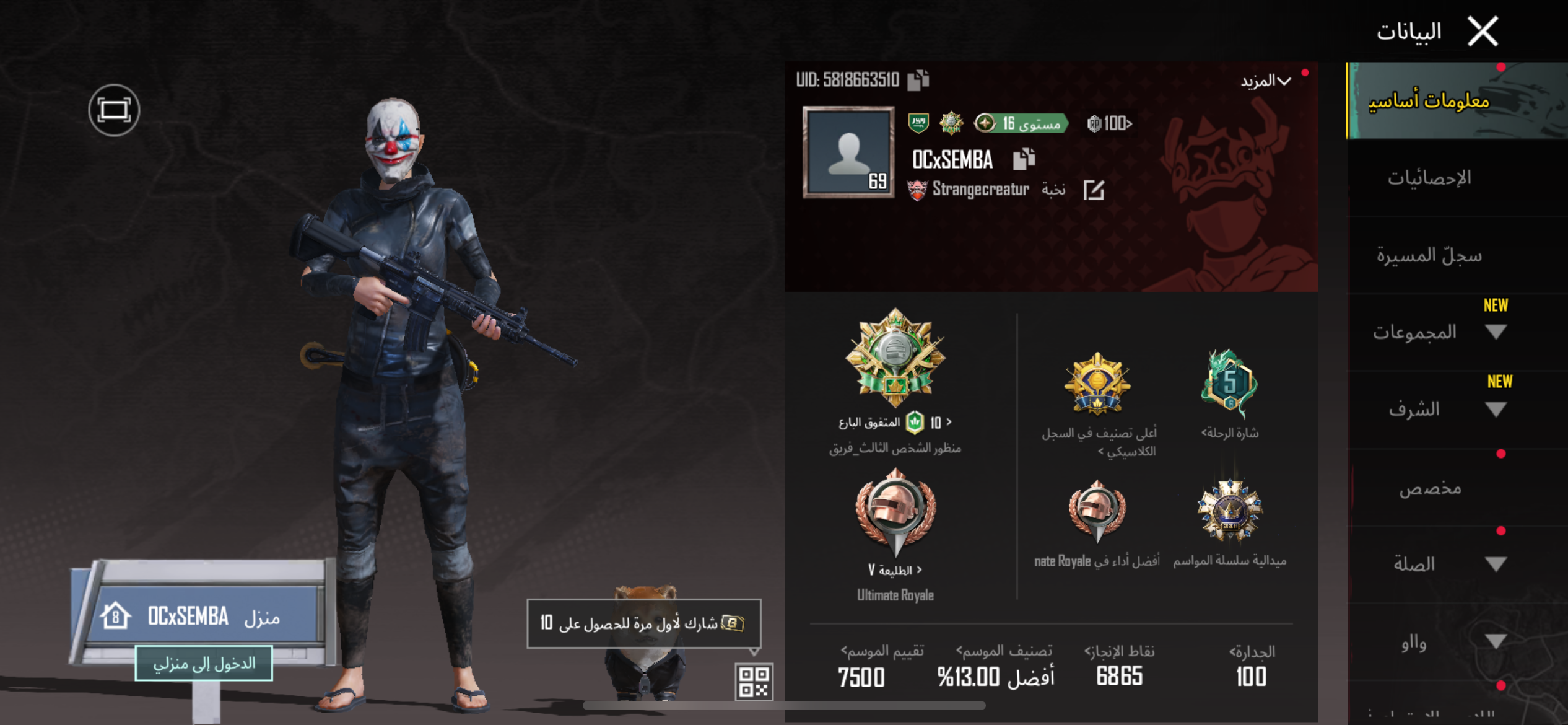Edit the profile with the pencil icon
The image size is (1568, 725).
click(1094, 190)
